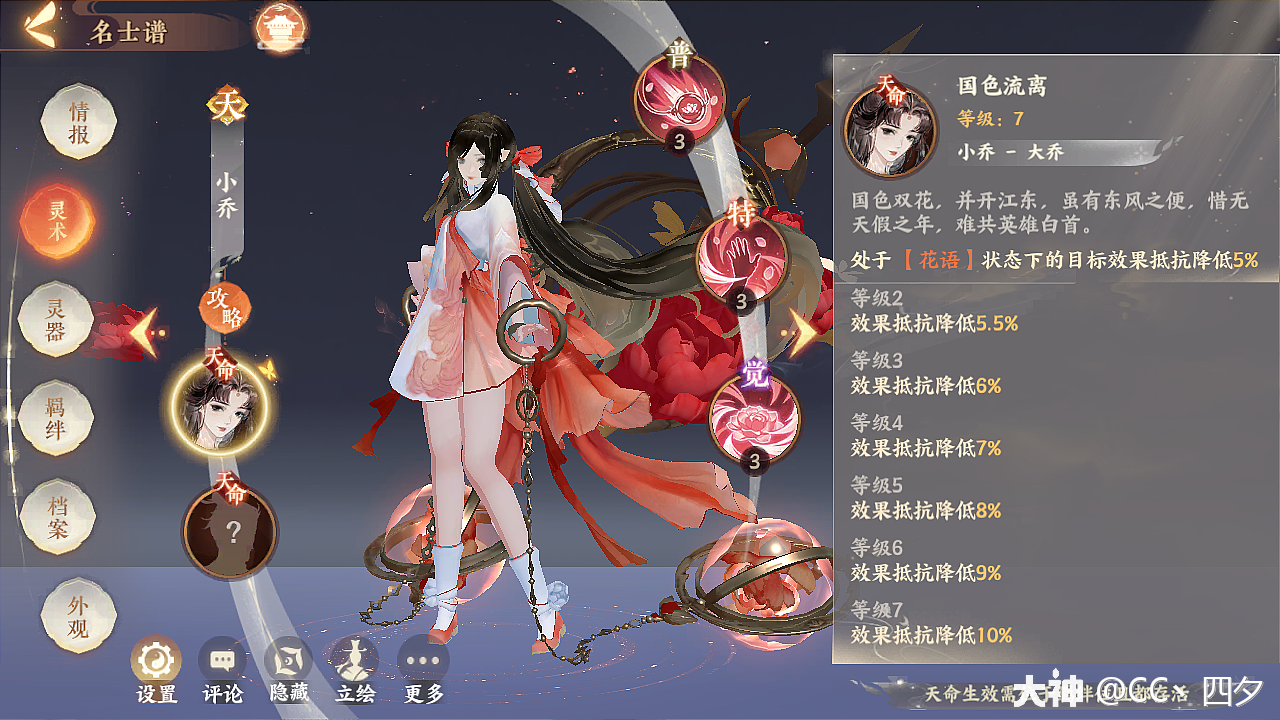Toggle interface off with 隐藏 hide icon
The height and width of the screenshot is (720, 1280).
click(x=289, y=660)
